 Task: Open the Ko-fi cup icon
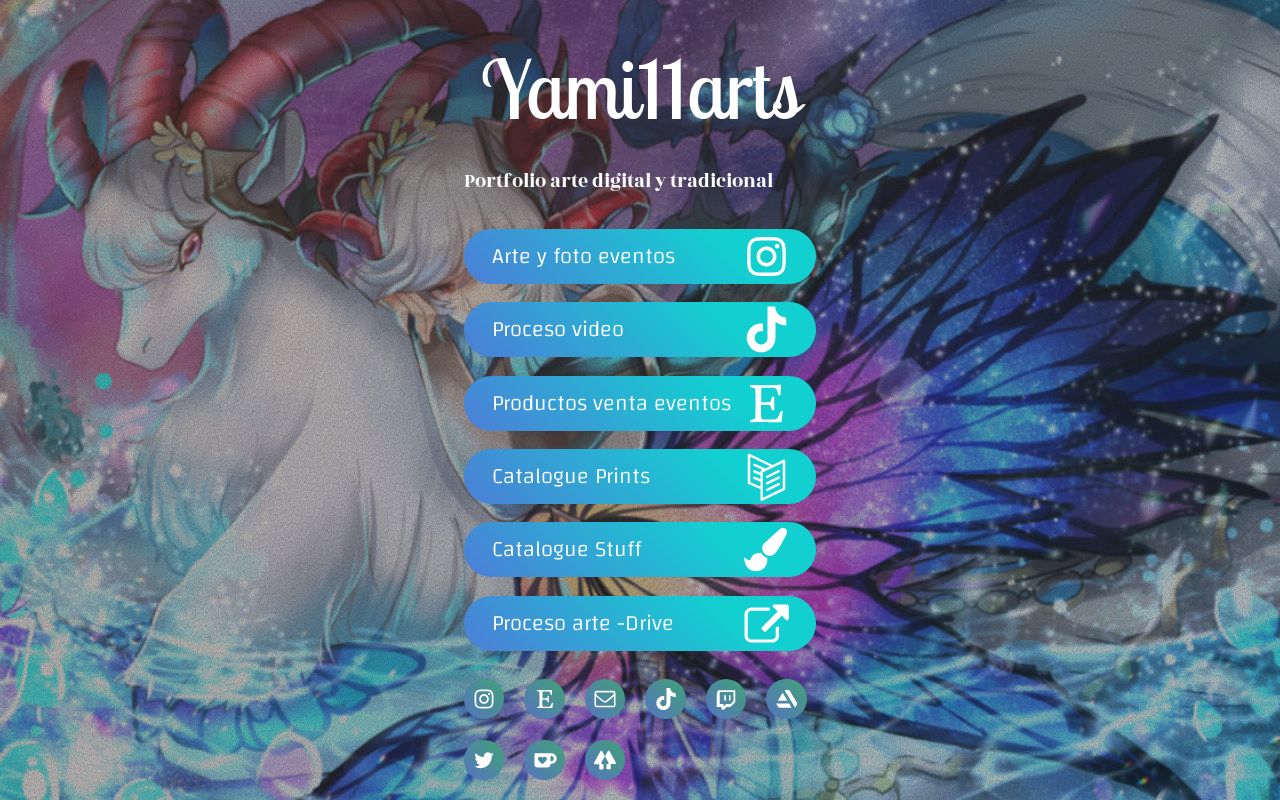(545, 760)
